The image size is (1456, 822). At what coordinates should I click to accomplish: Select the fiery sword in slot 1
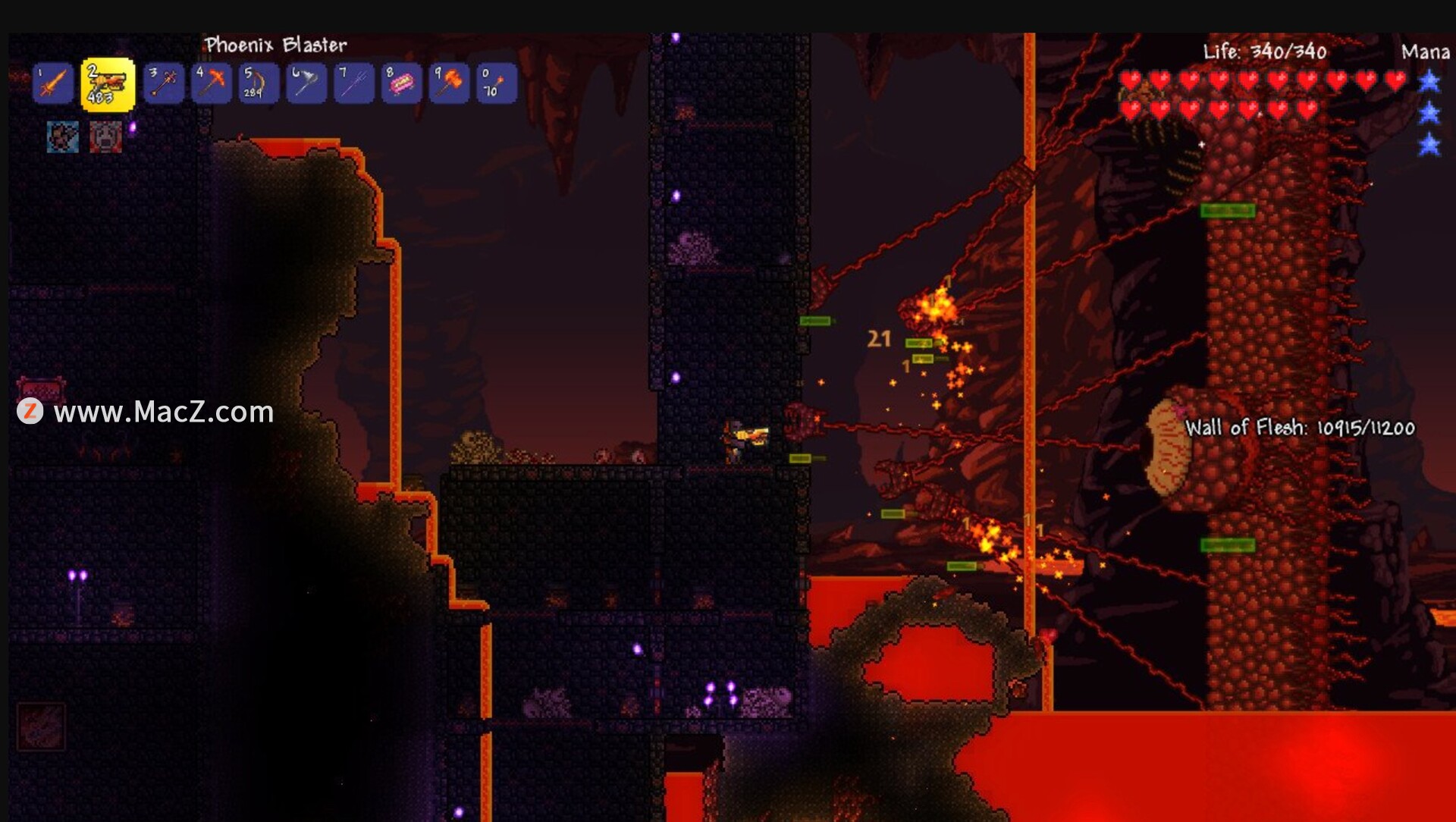(x=53, y=83)
